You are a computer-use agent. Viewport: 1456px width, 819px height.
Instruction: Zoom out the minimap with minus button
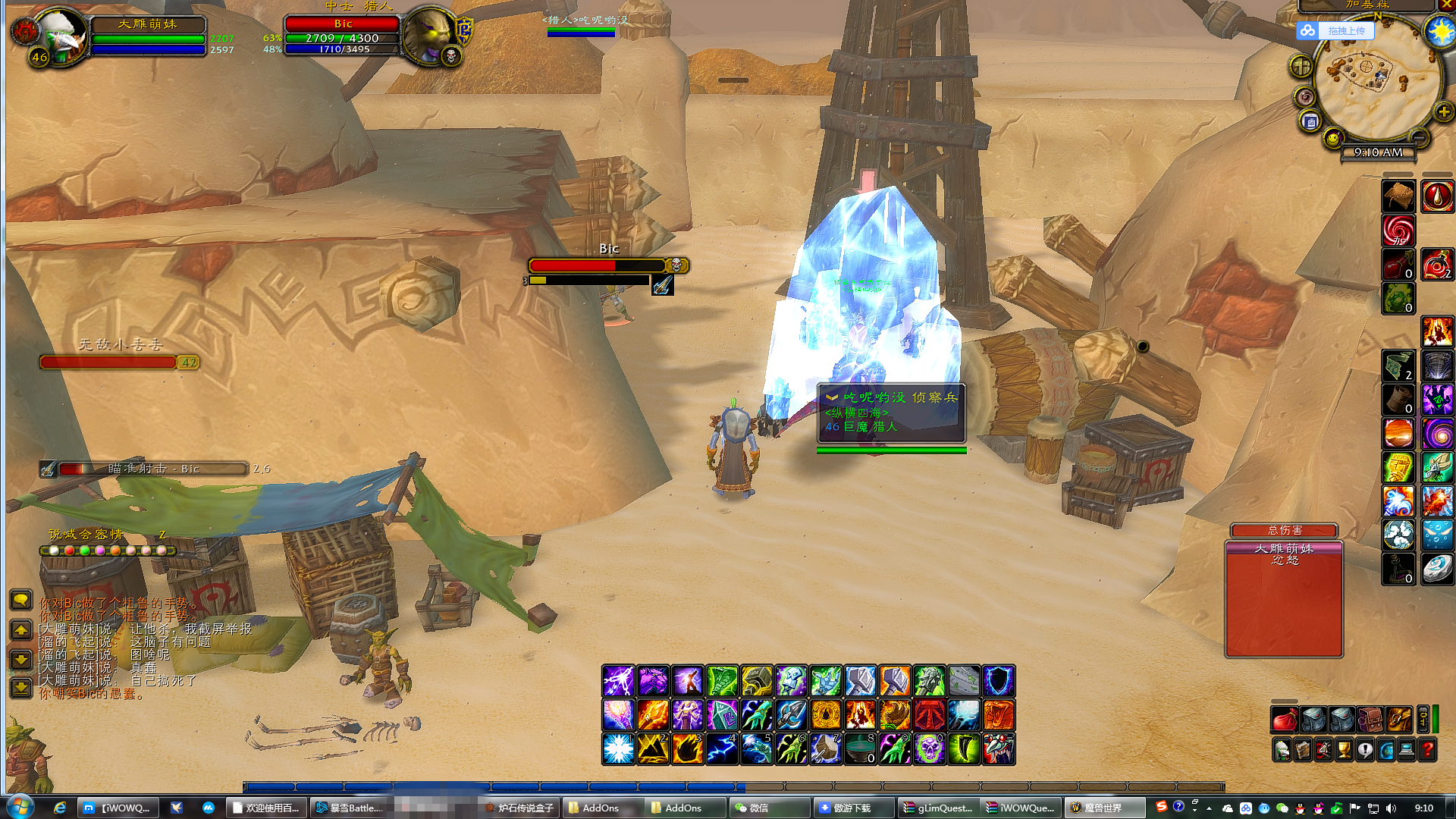(x=1419, y=137)
